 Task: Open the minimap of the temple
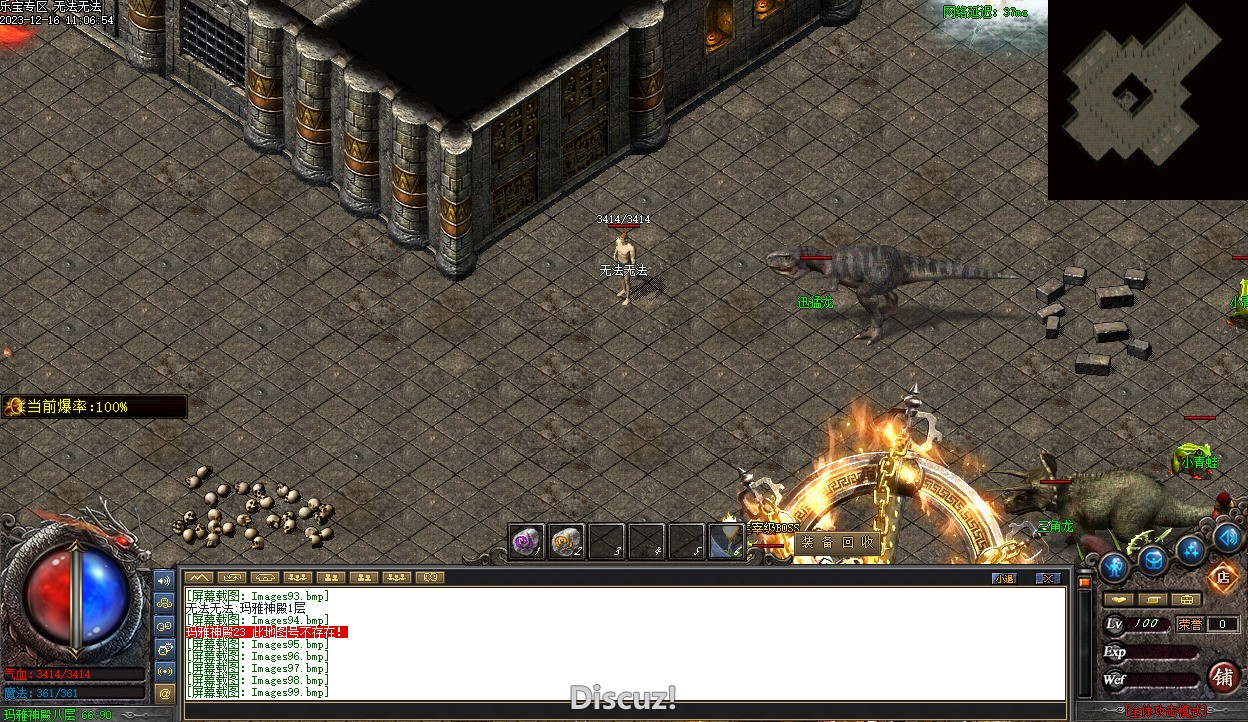coord(1146,98)
